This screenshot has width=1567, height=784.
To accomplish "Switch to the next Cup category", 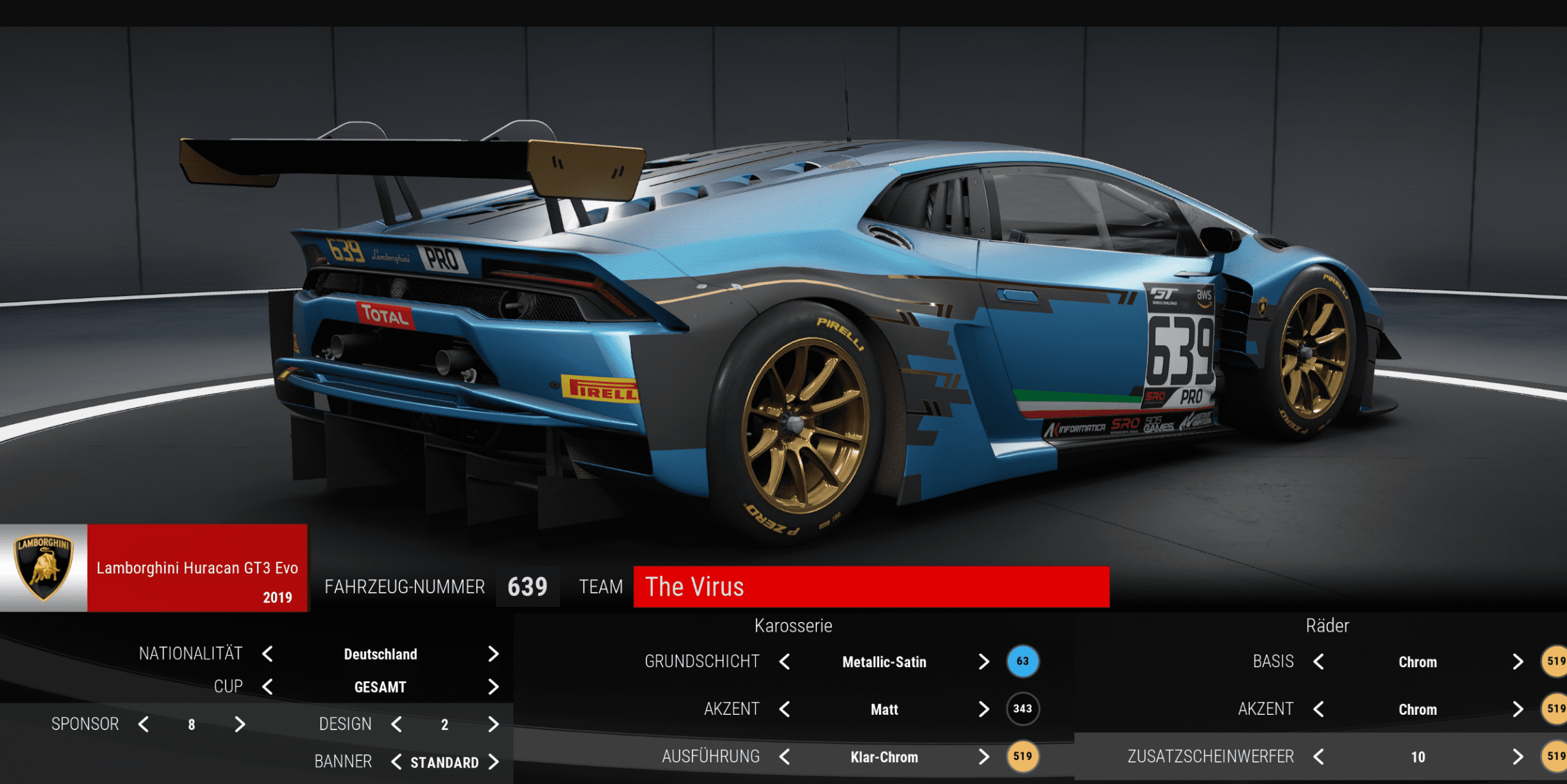I will click(494, 687).
